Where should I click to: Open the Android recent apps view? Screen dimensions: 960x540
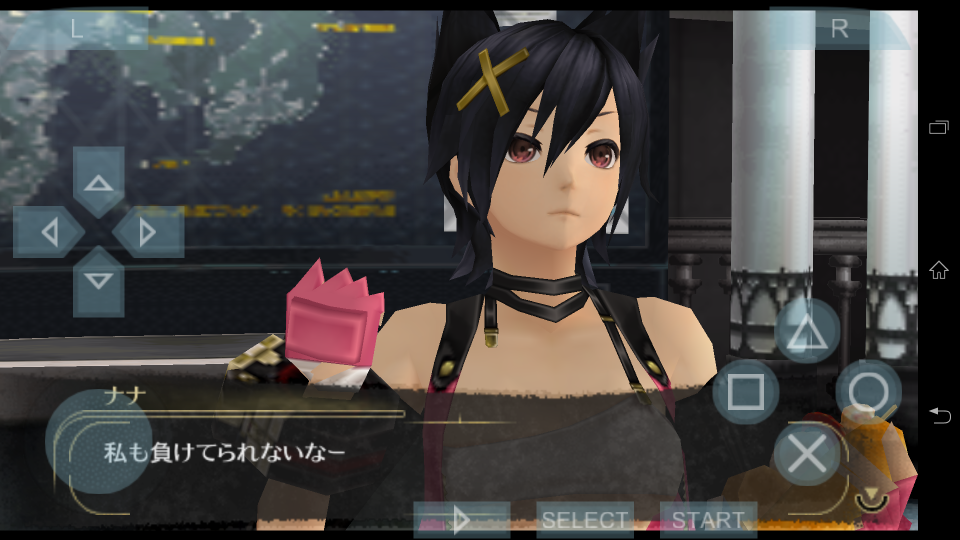[x=939, y=127]
